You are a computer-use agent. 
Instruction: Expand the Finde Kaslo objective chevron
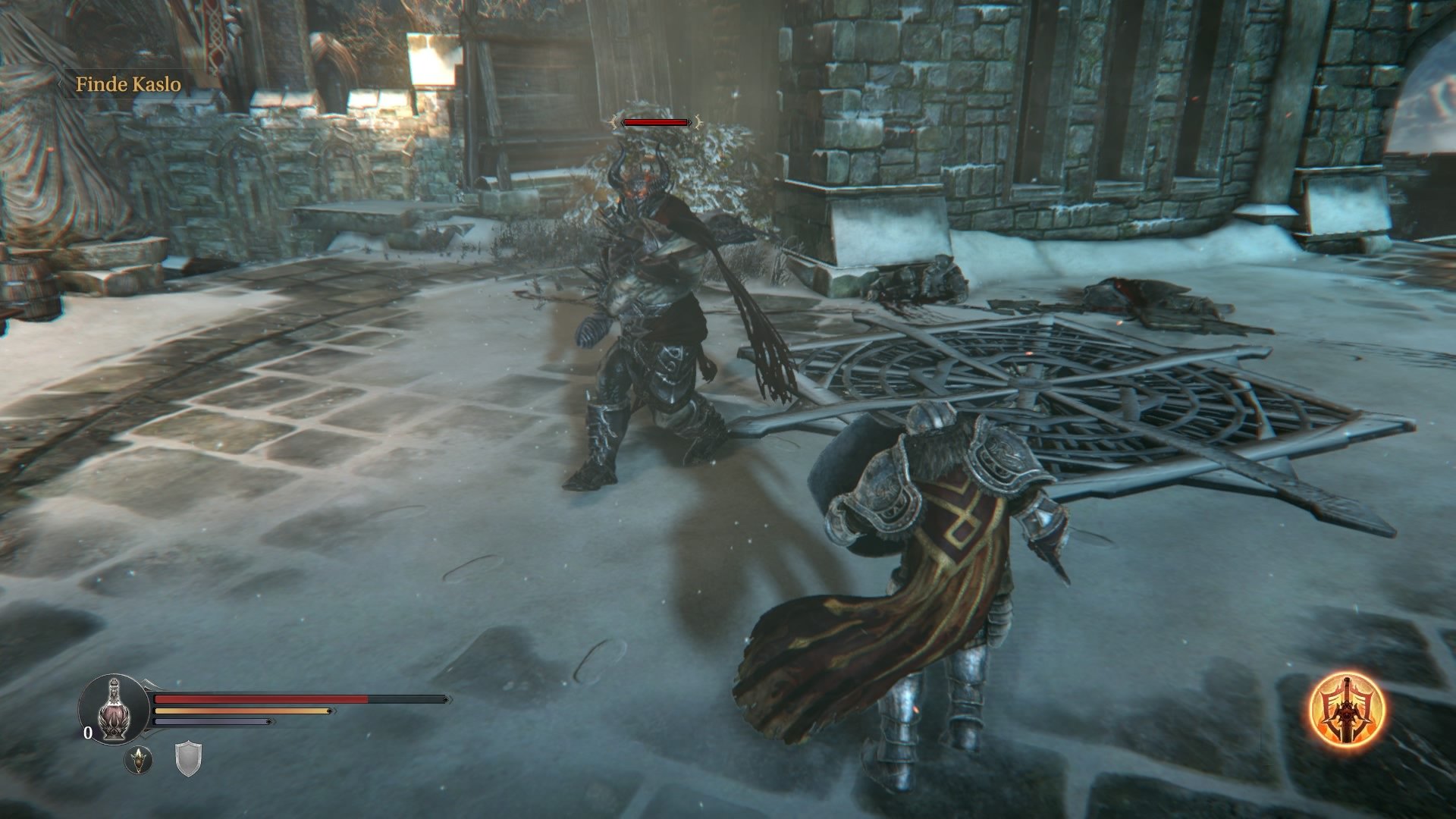tap(61, 85)
